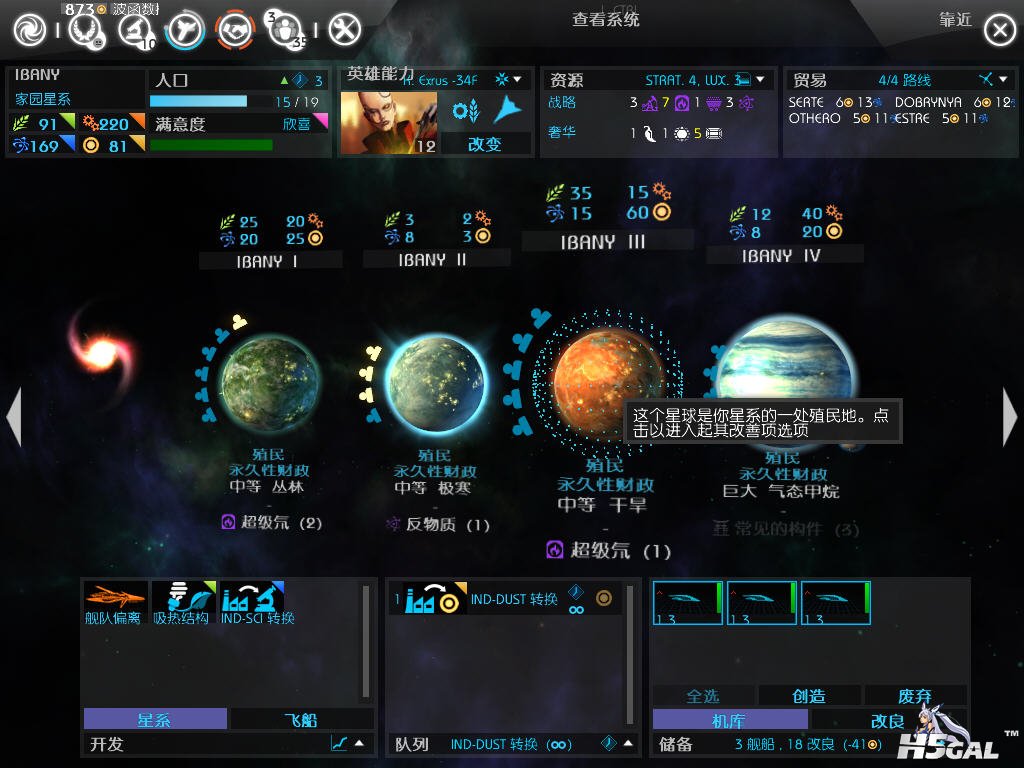Switch to the 飞船 ships tab

click(300, 719)
